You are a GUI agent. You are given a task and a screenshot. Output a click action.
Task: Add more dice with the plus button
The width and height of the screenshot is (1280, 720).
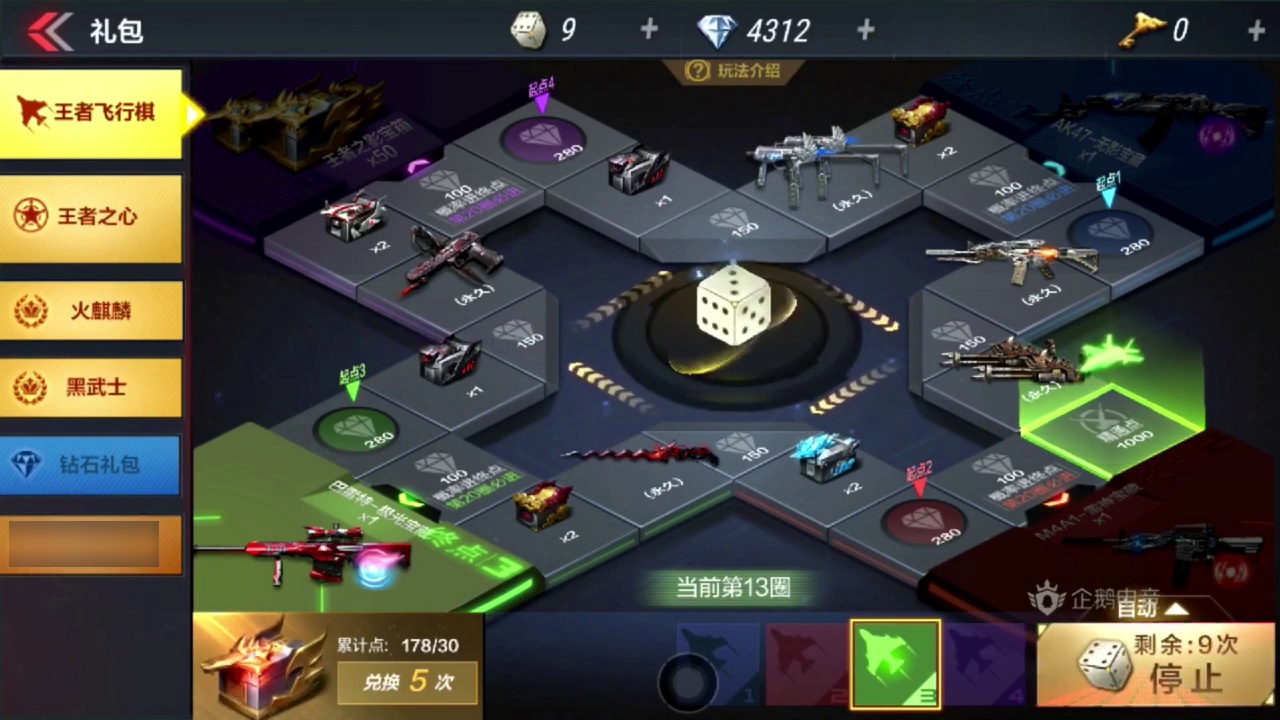pos(649,30)
